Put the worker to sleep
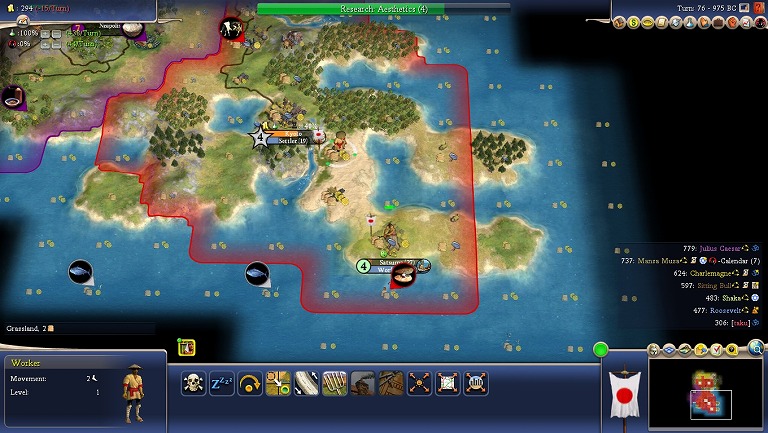The height and width of the screenshot is (433, 768). [x=221, y=382]
